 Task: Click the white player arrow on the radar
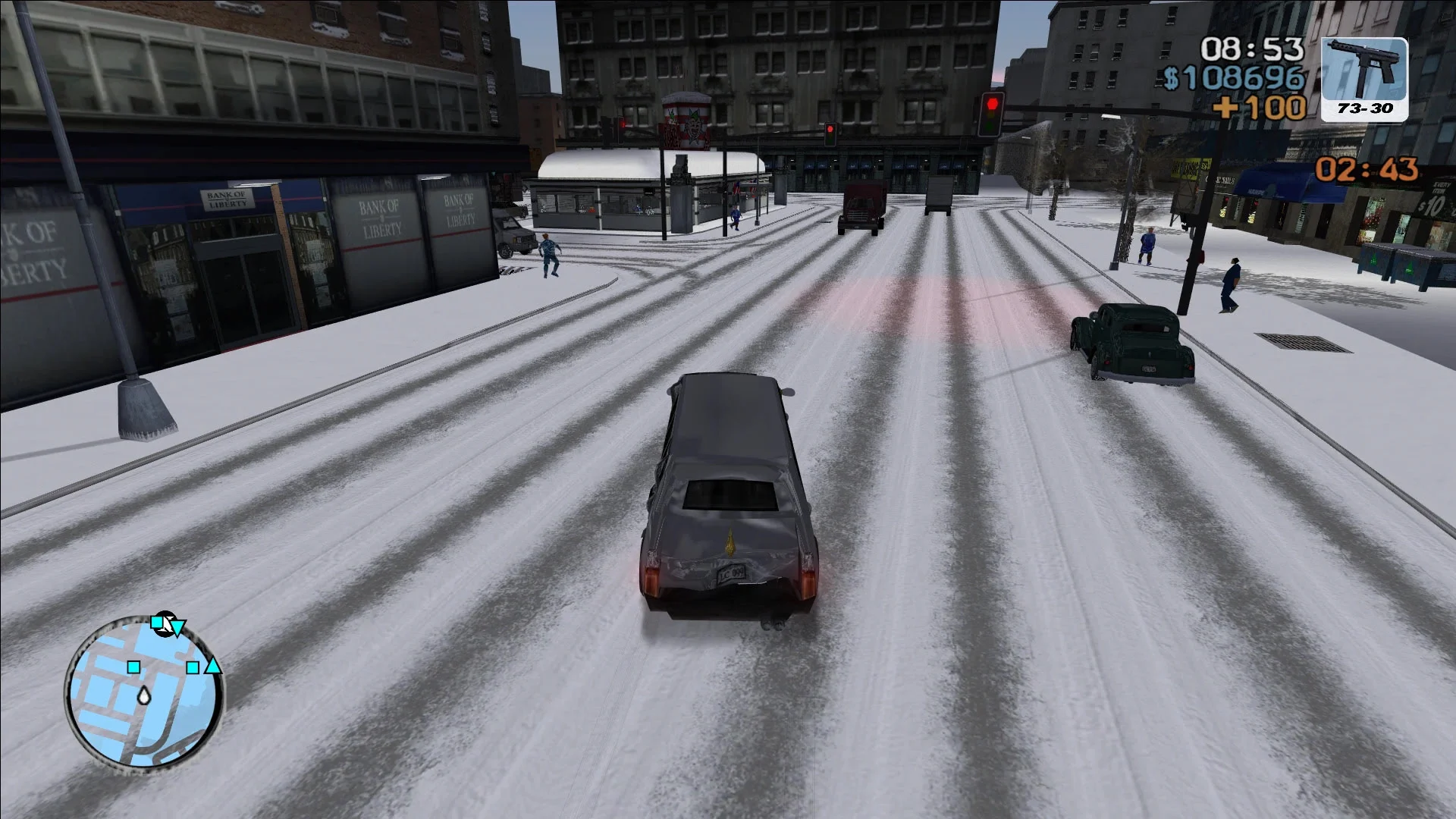click(x=143, y=695)
